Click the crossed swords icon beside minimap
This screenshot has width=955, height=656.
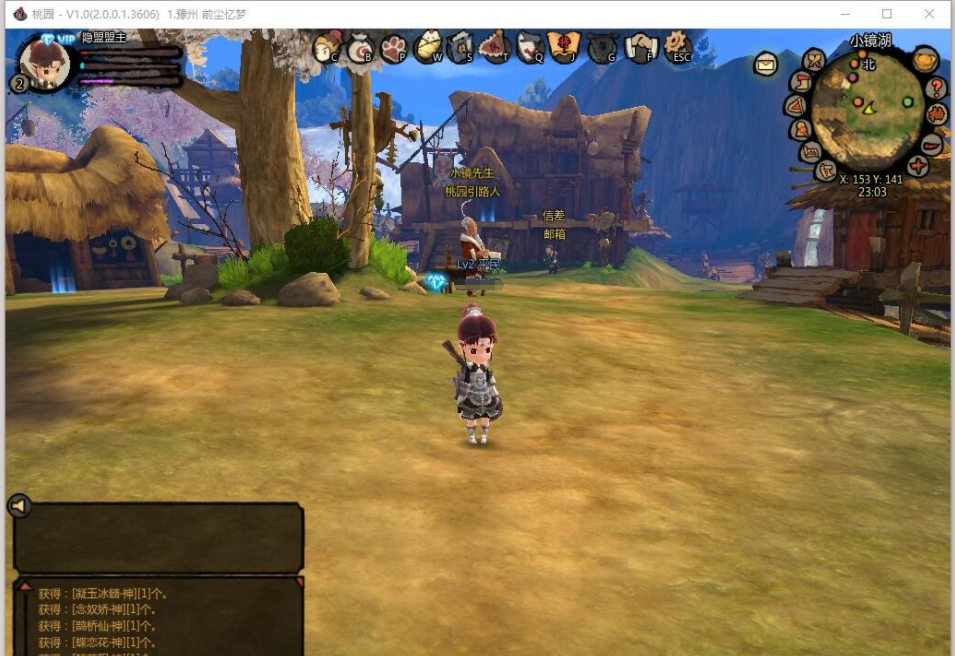pyautogui.click(x=814, y=61)
